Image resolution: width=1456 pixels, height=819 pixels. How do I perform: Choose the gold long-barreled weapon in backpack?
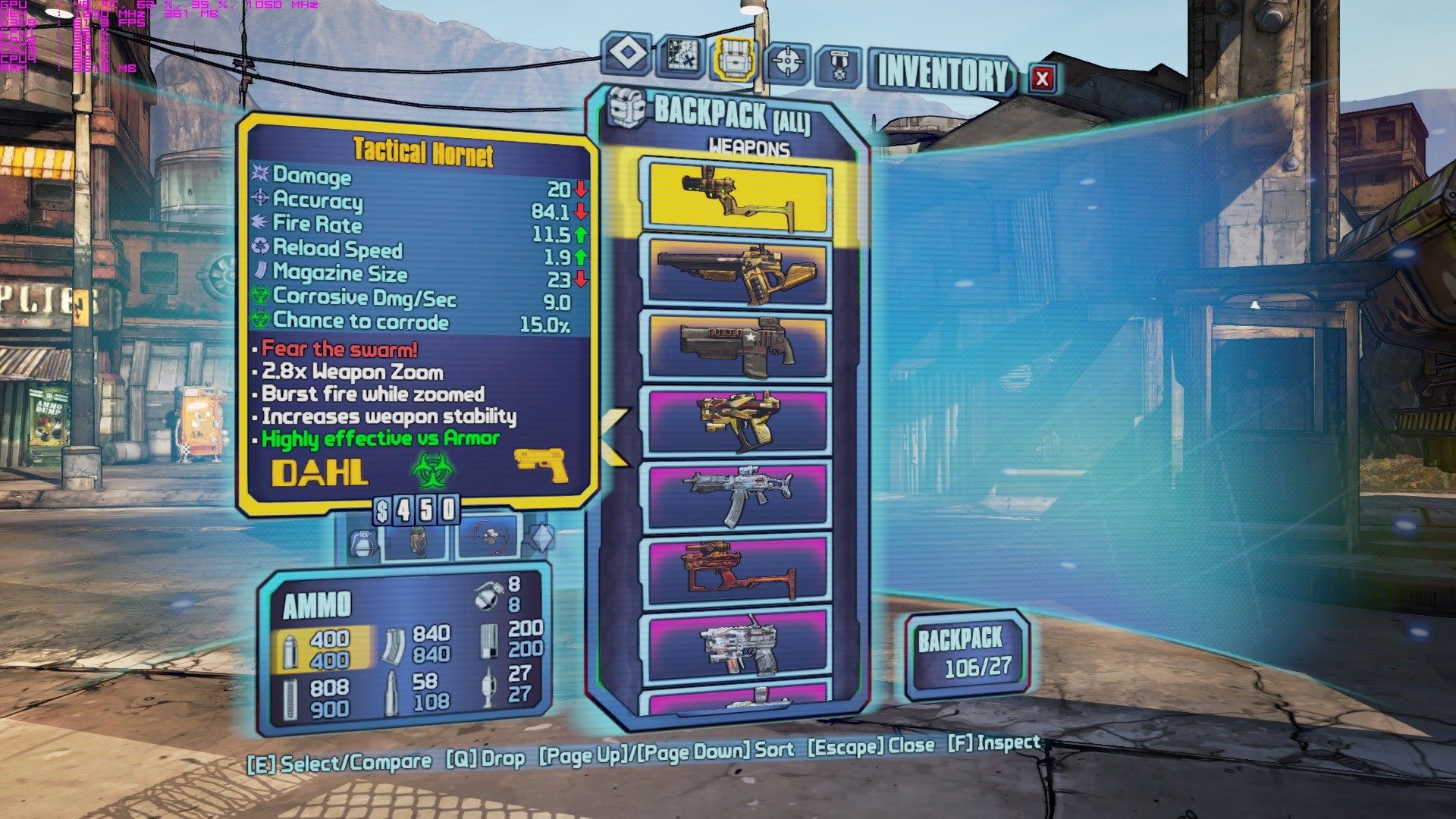point(737,272)
